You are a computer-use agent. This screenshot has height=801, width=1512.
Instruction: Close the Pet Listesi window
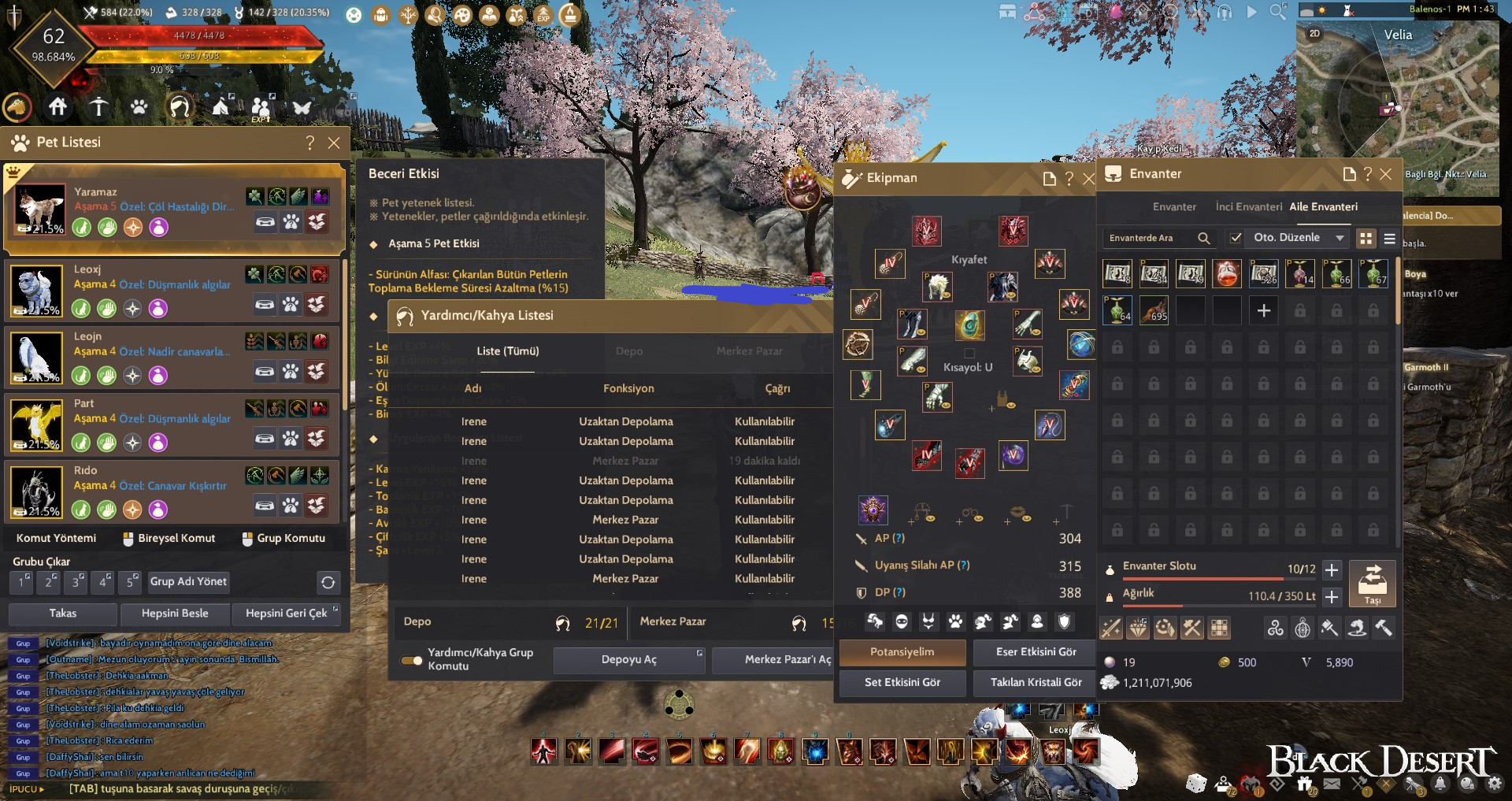click(334, 143)
